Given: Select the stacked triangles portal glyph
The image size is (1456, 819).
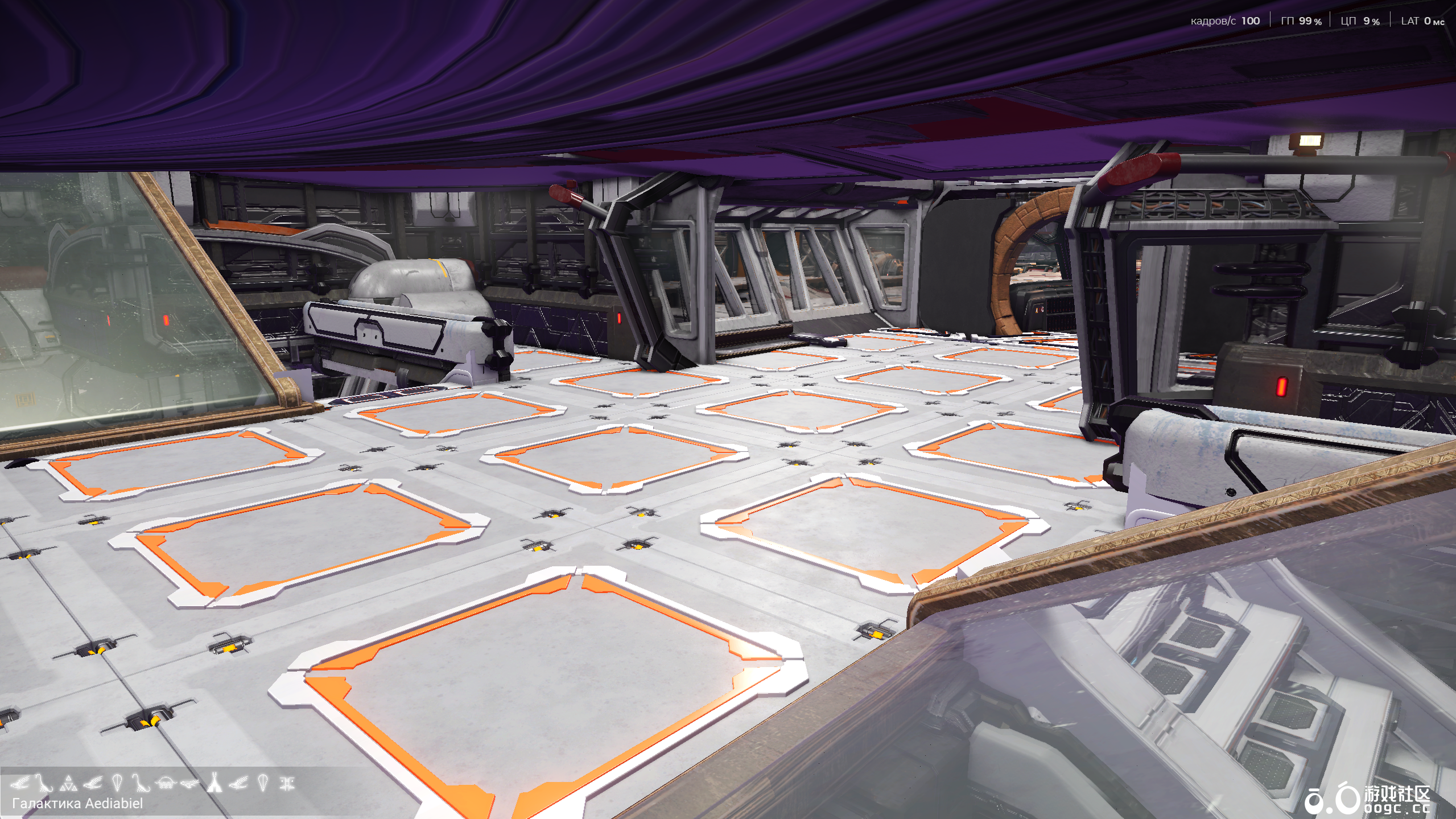Looking at the screenshot, I should coord(69,783).
